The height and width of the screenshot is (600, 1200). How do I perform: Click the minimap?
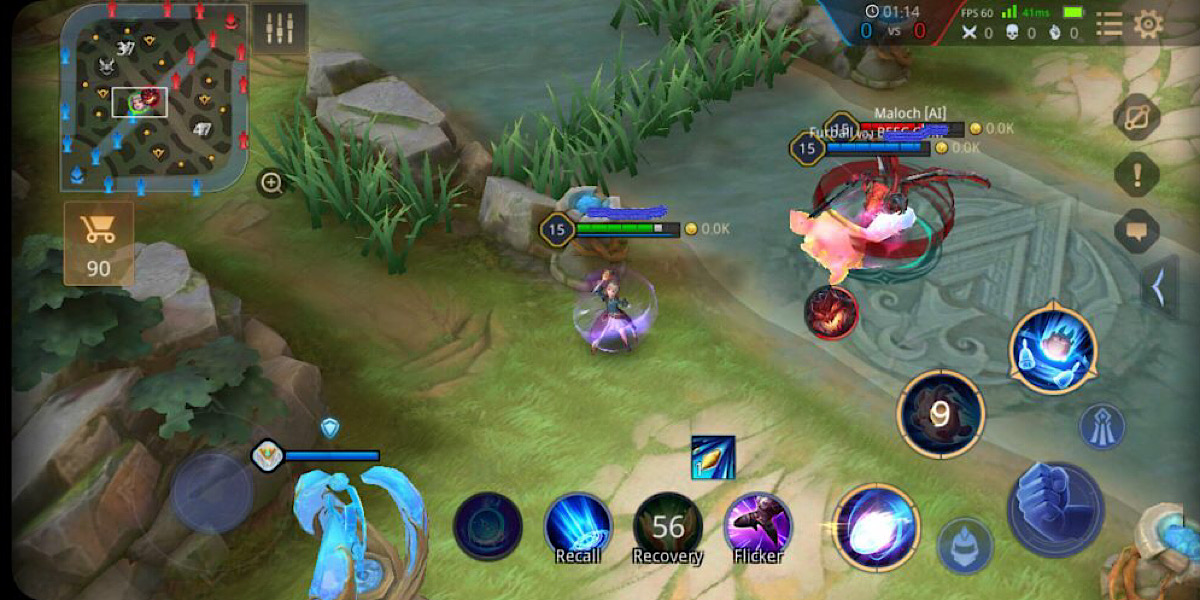coord(153,99)
